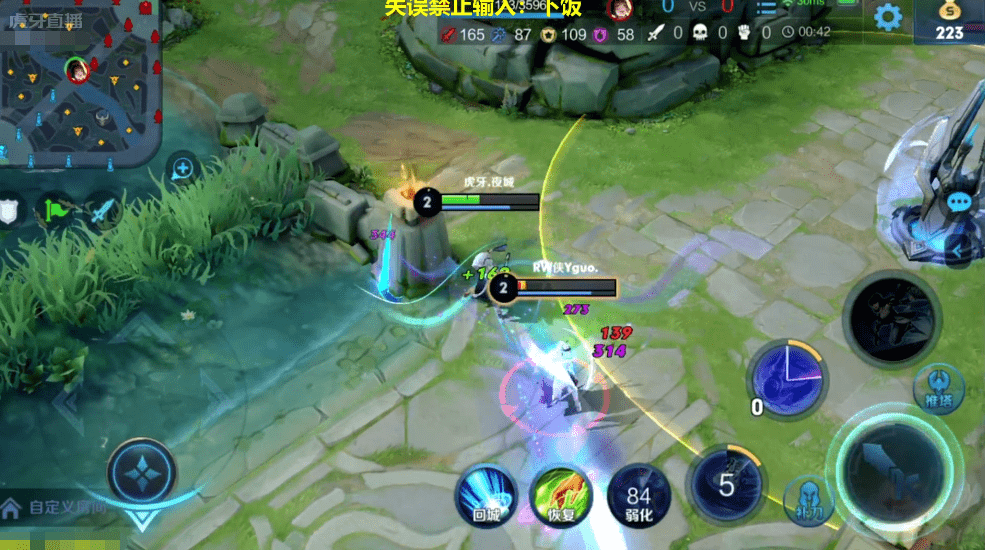Open the shop via the gold bag

pyautogui.click(x=949, y=19)
